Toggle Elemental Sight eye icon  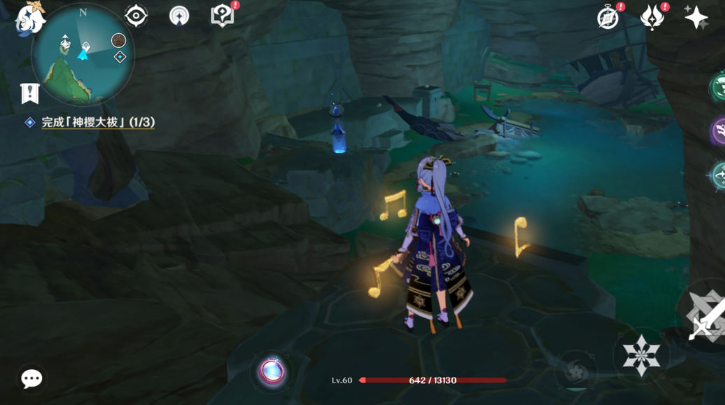[136, 15]
